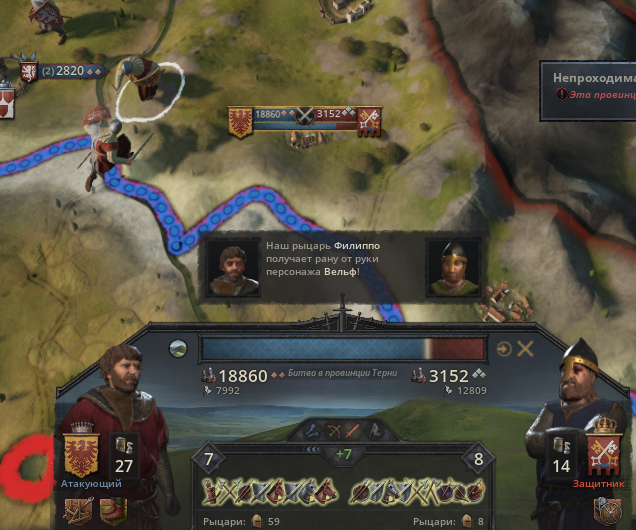Image resolution: width=636 pixels, height=530 pixels.
Task: View the +7 combat advantage breakdown
Action: [x=343, y=455]
